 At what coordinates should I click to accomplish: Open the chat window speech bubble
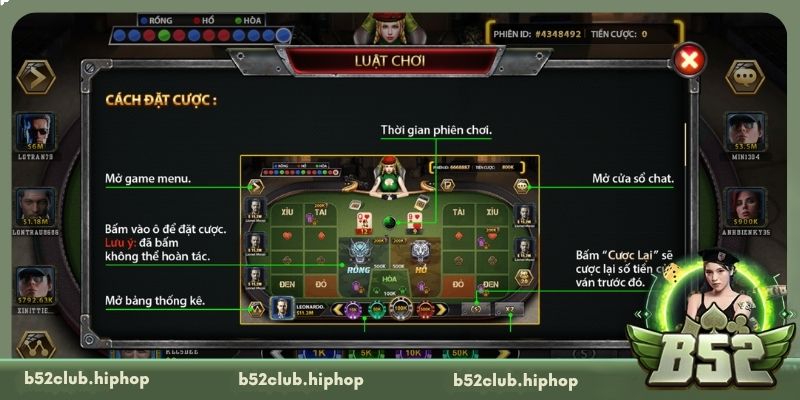click(743, 75)
